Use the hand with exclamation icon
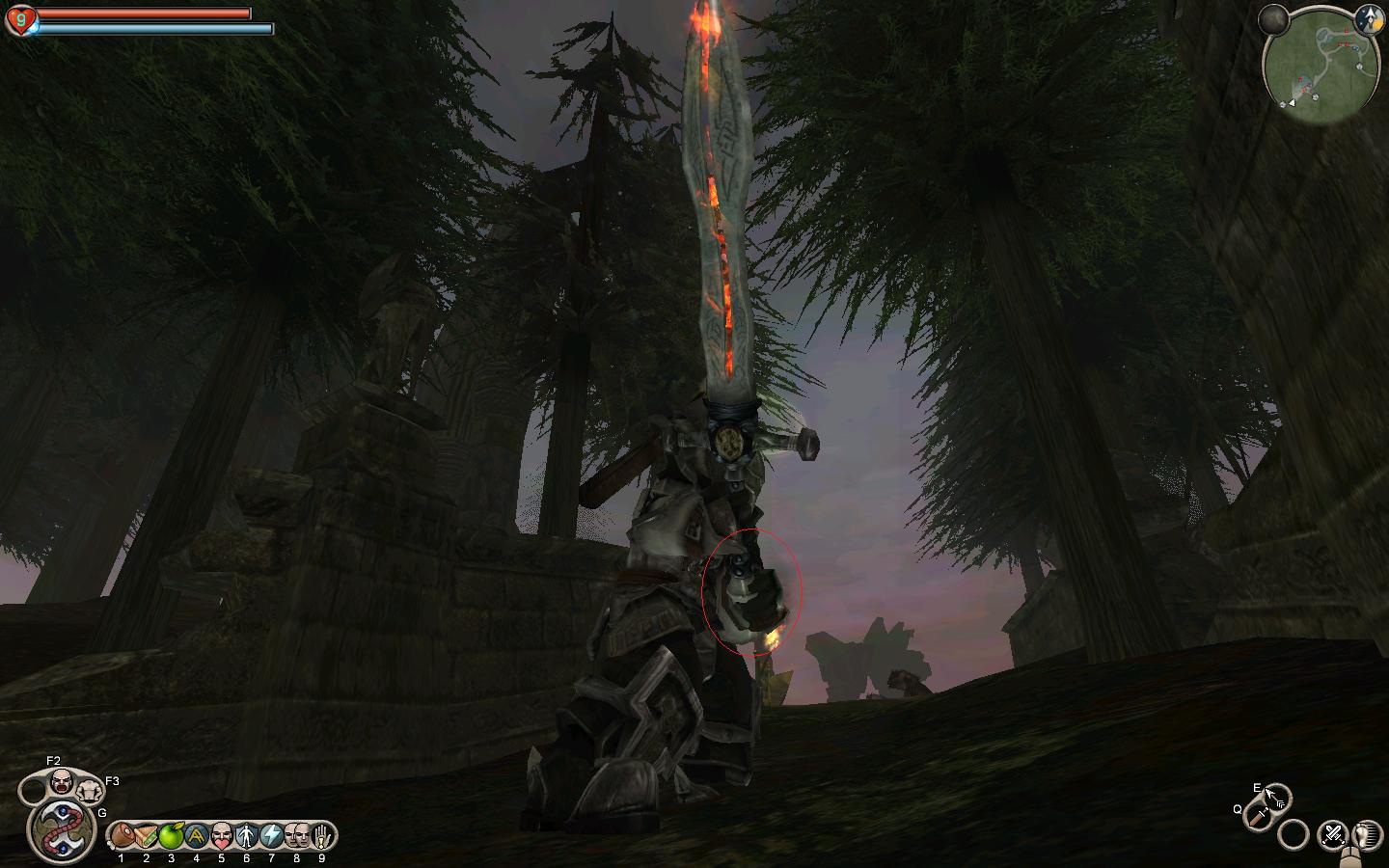This screenshot has width=1389, height=868. (322, 835)
